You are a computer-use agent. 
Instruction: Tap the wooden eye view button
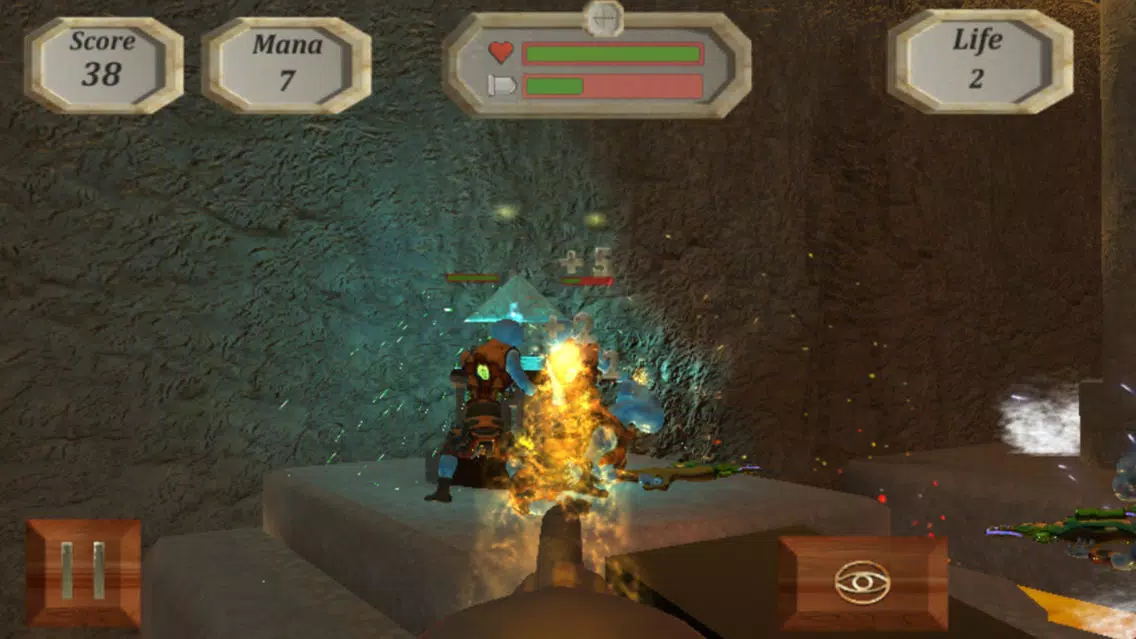(863, 582)
